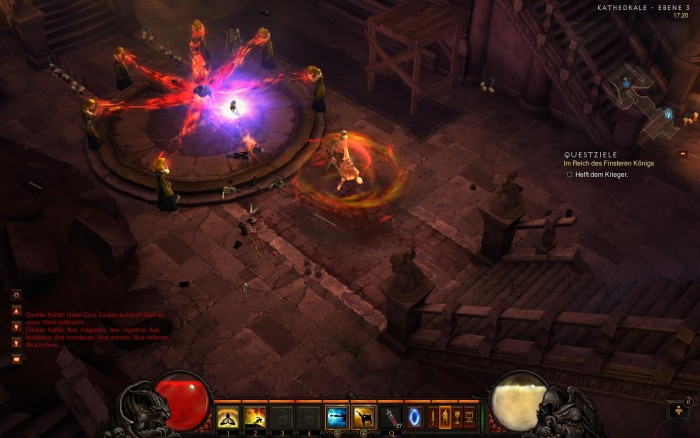Image resolution: width=700 pixels, height=438 pixels.
Task: Select the blue punch primary skill
Action: click(x=336, y=417)
